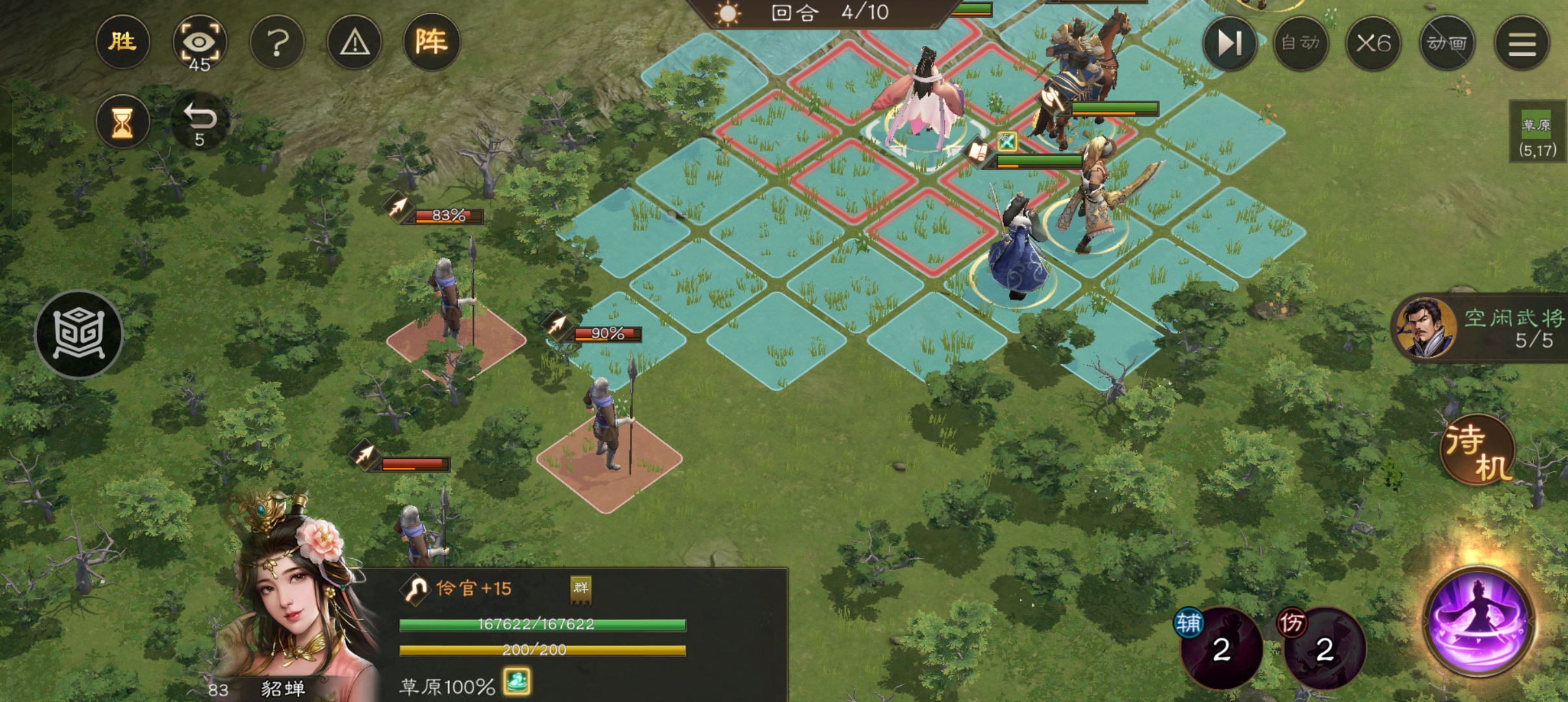The height and width of the screenshot is (702, 1568).
Task: Toggle the 动画 animation setting
Action: [x=1447, y=44]
